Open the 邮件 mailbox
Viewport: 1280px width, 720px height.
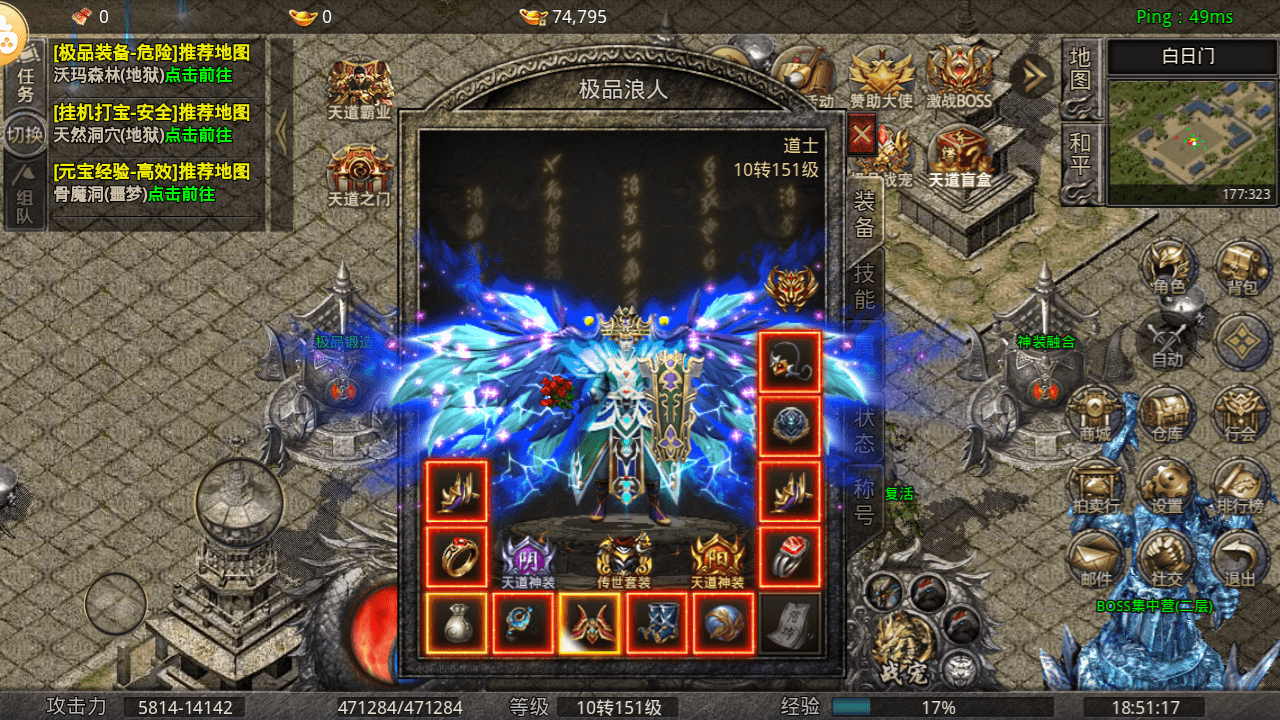tap(1095, 559)
